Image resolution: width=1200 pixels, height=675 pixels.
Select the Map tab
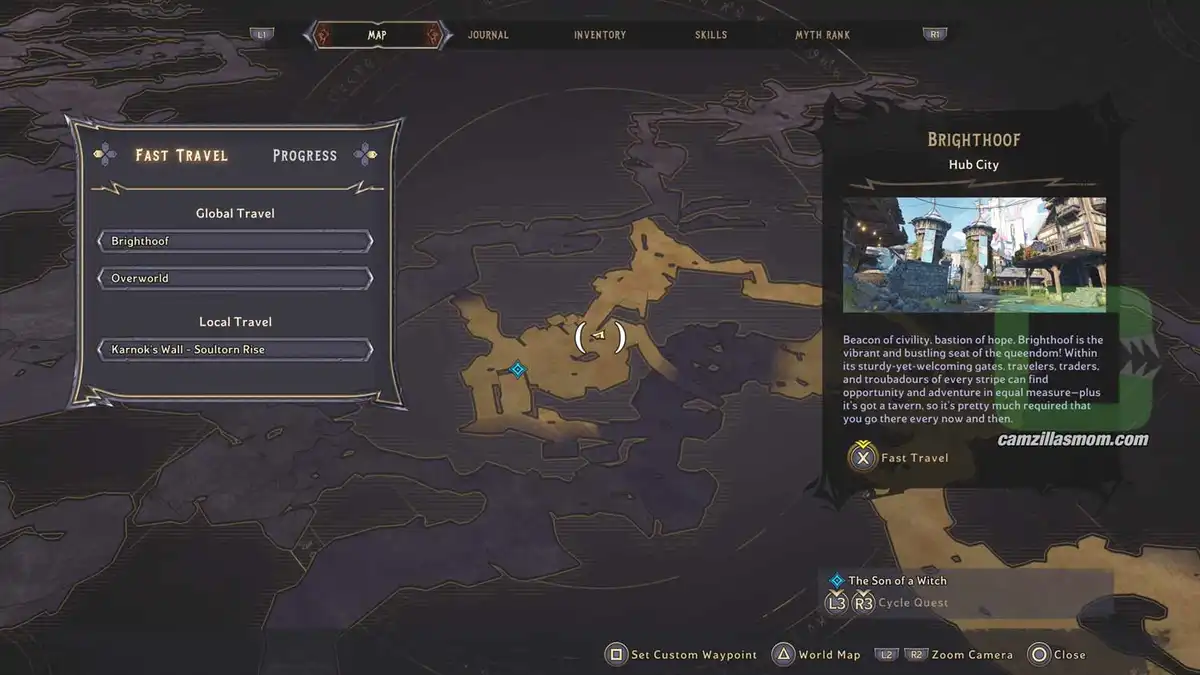[377, 35]
